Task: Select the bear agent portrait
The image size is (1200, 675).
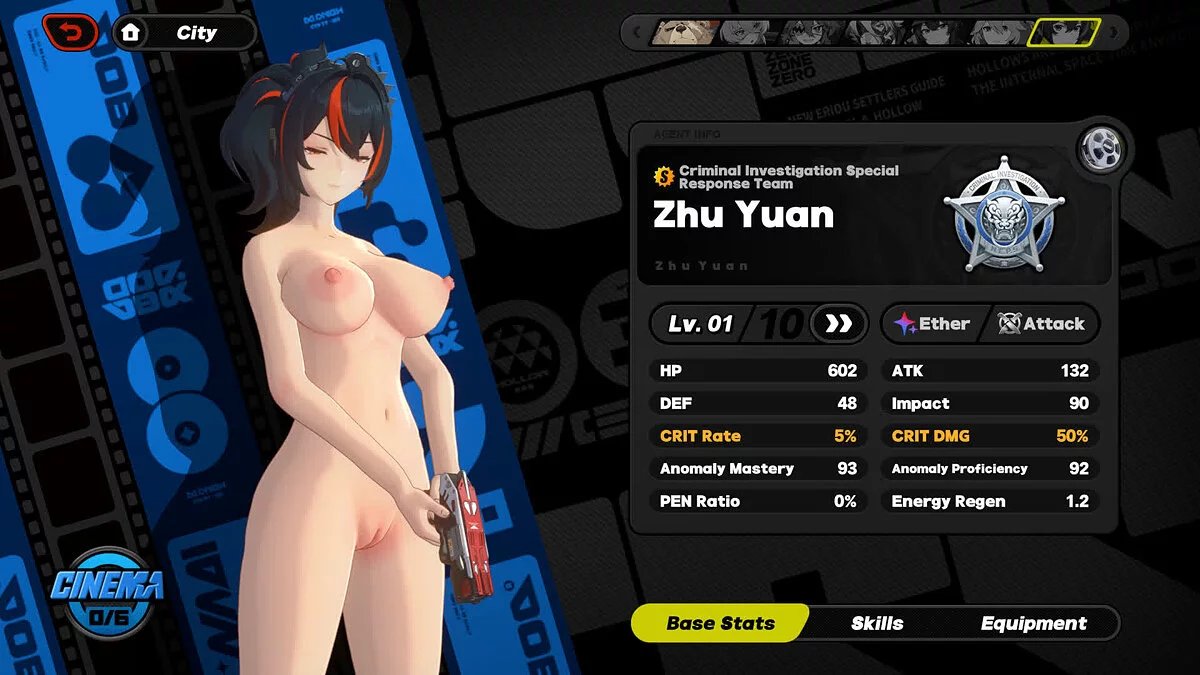Action: (x=685, y=33)
